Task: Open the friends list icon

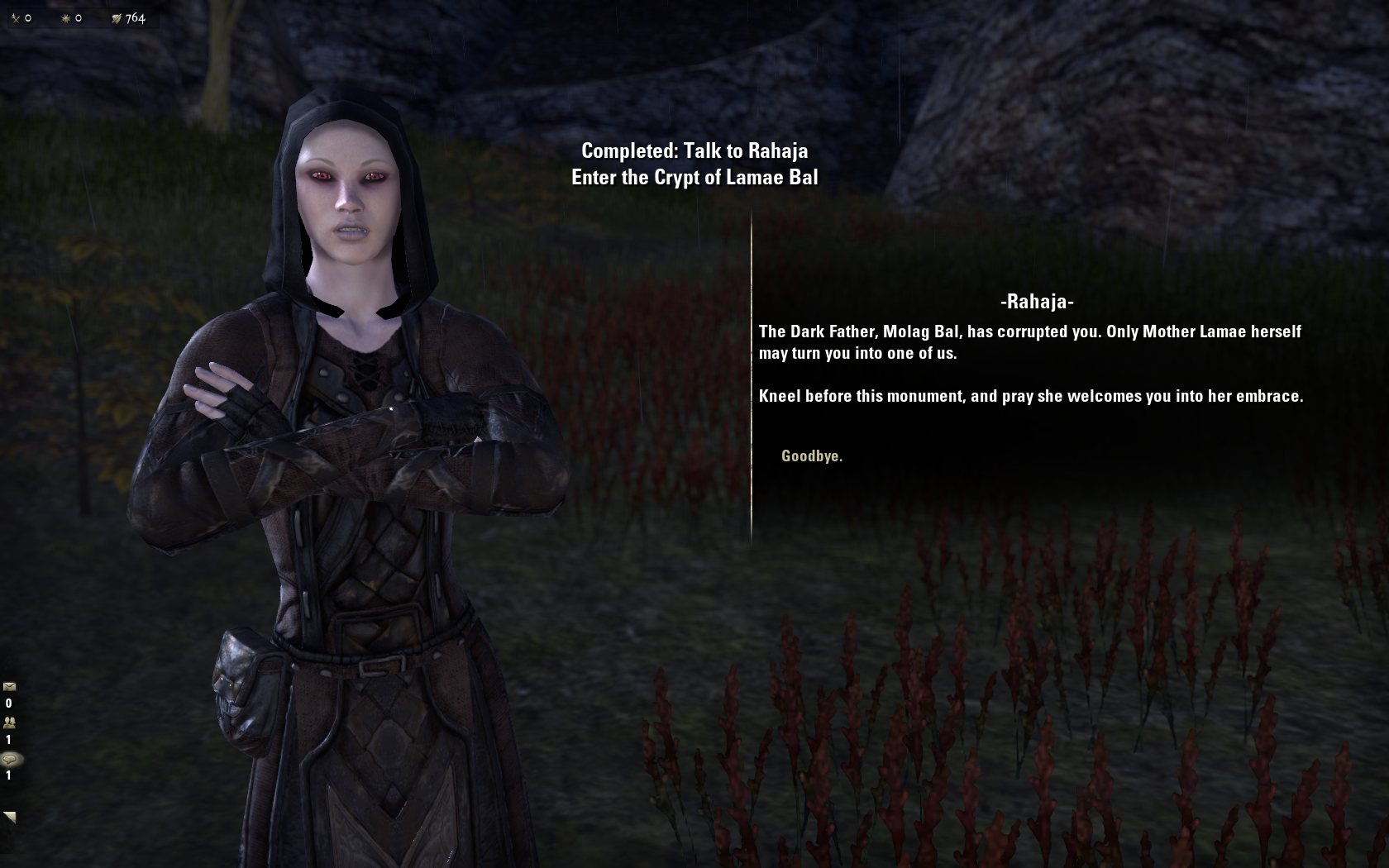Action: 10,723
